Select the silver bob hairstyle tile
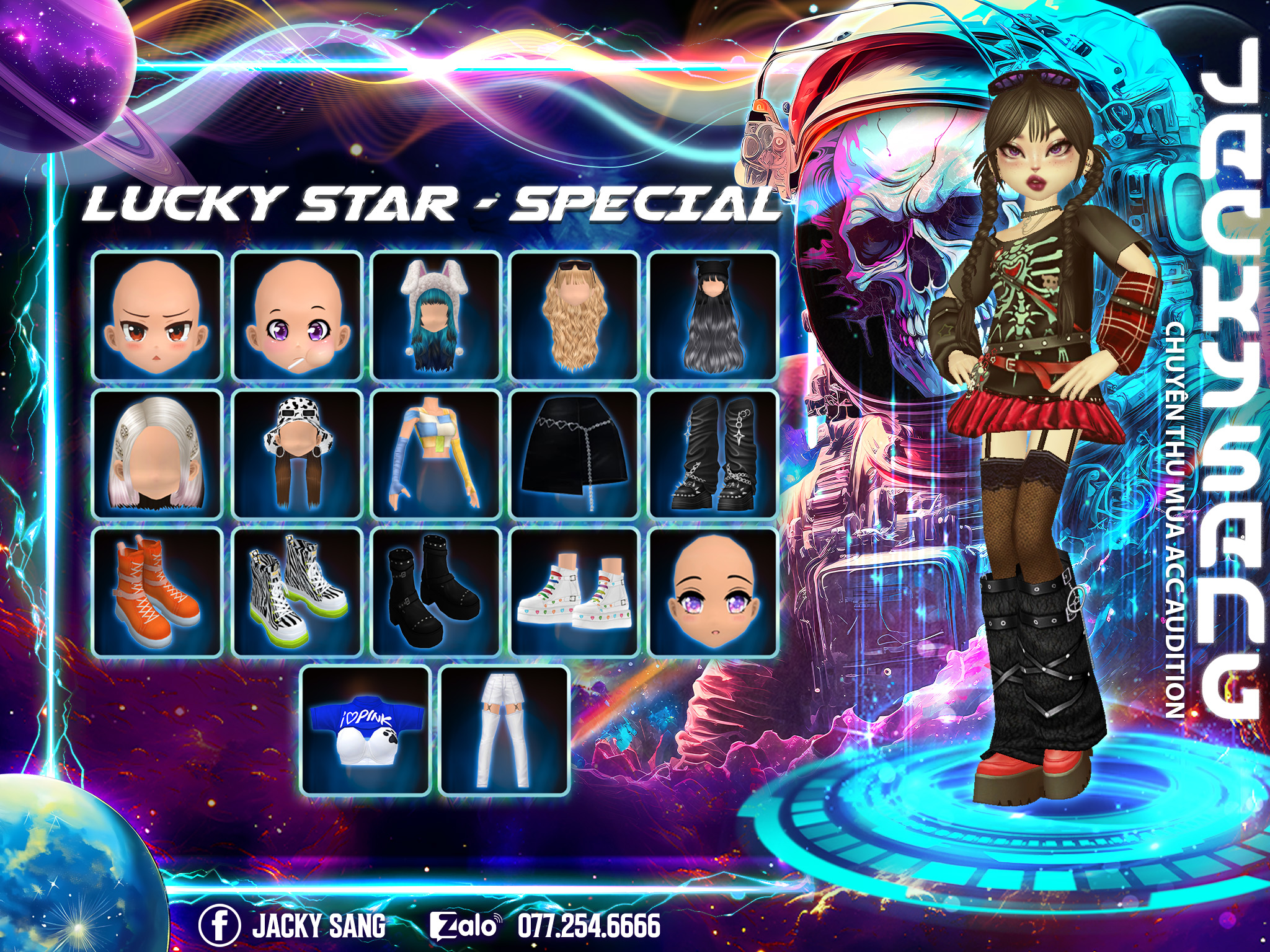The height and width of the screenshot is (952, 1270). [158, 454]
